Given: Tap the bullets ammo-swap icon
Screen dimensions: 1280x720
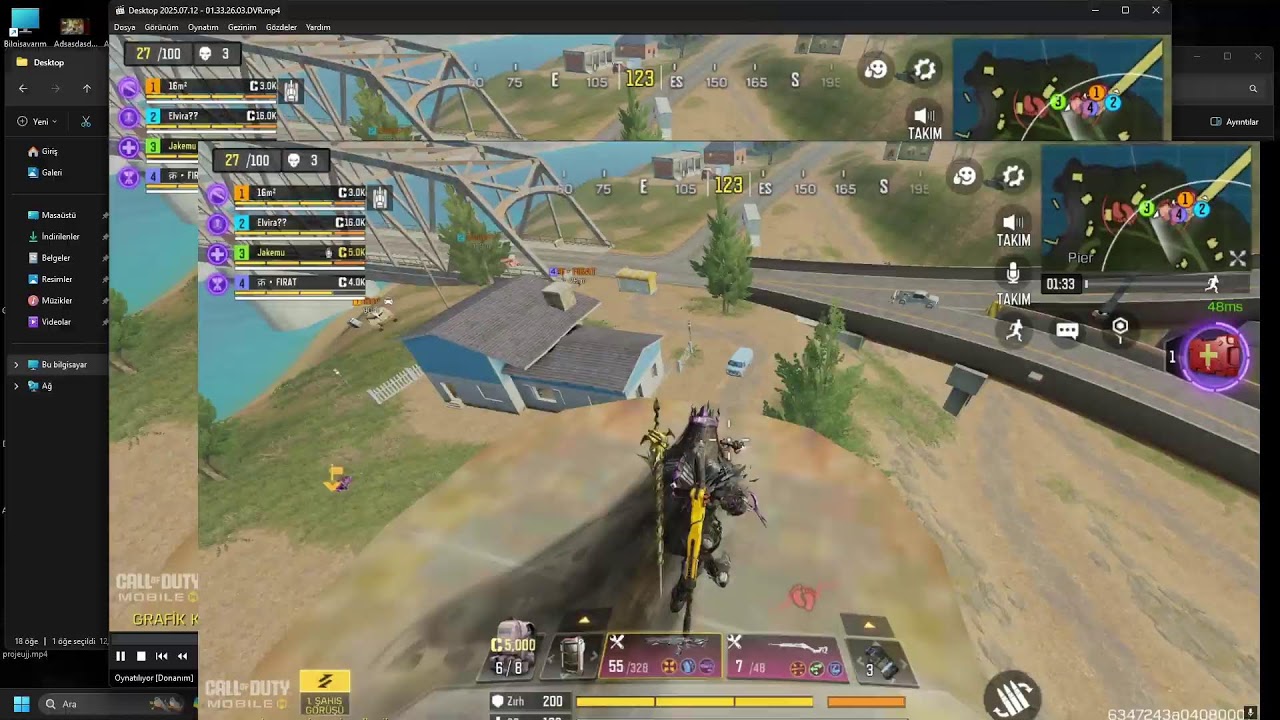Looking at the screenshot, I should (x=1012, y=693).
